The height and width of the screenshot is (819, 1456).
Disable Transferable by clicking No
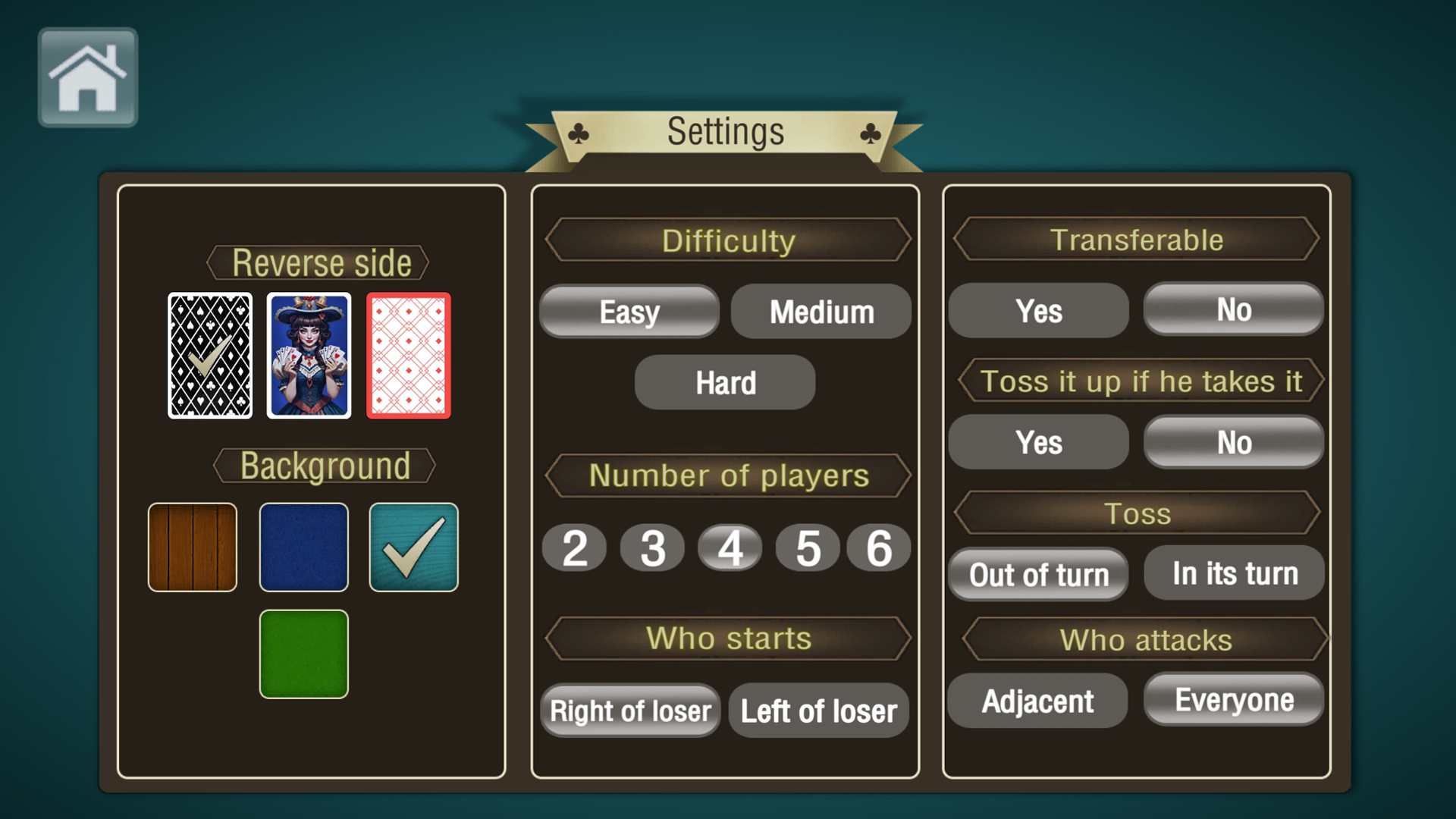[1232, 310]
